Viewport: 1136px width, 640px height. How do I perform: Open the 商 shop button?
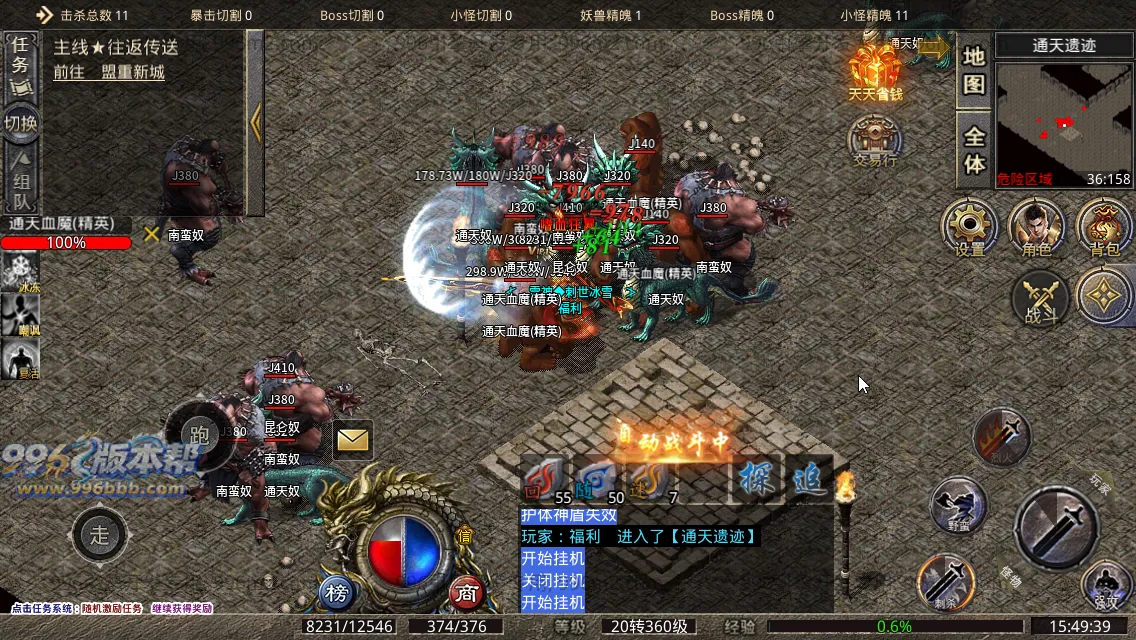click(466, 594)
